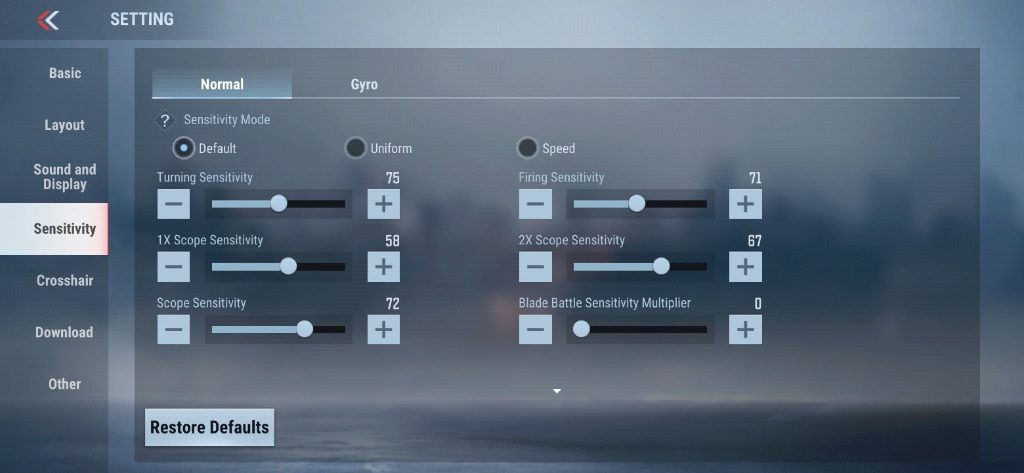
Task: Select the Normal sensitivity tab
Action: pos(222,84)
